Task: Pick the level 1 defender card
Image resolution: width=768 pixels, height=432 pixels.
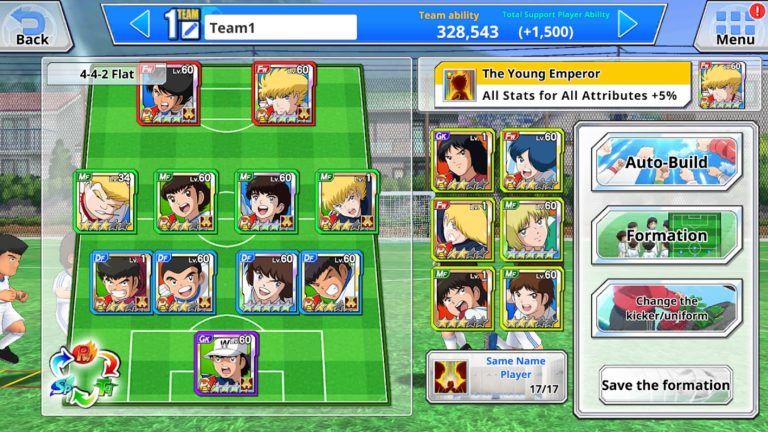Action: (x=122, y=282)
